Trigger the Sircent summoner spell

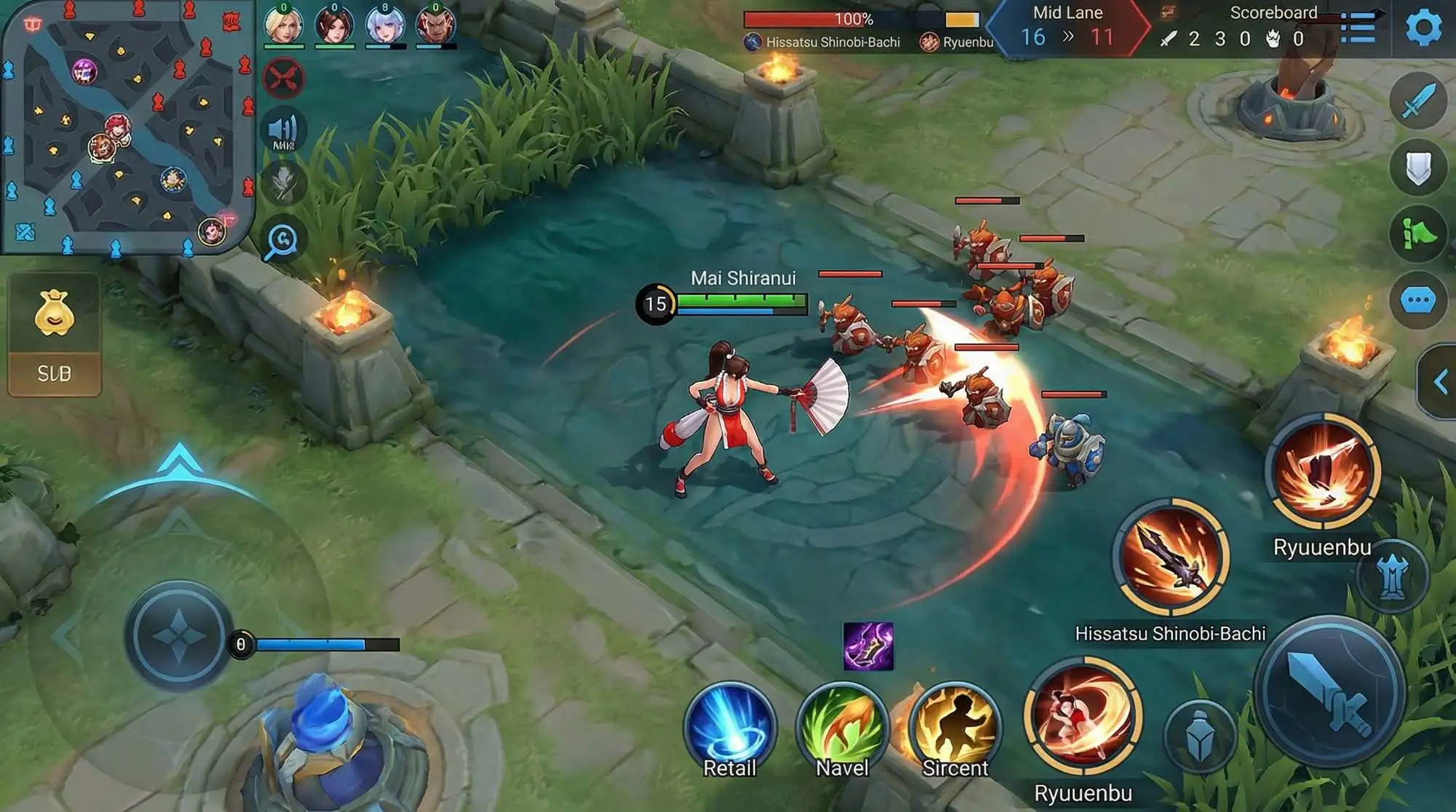pyautogui.click(x=955, y=728)
